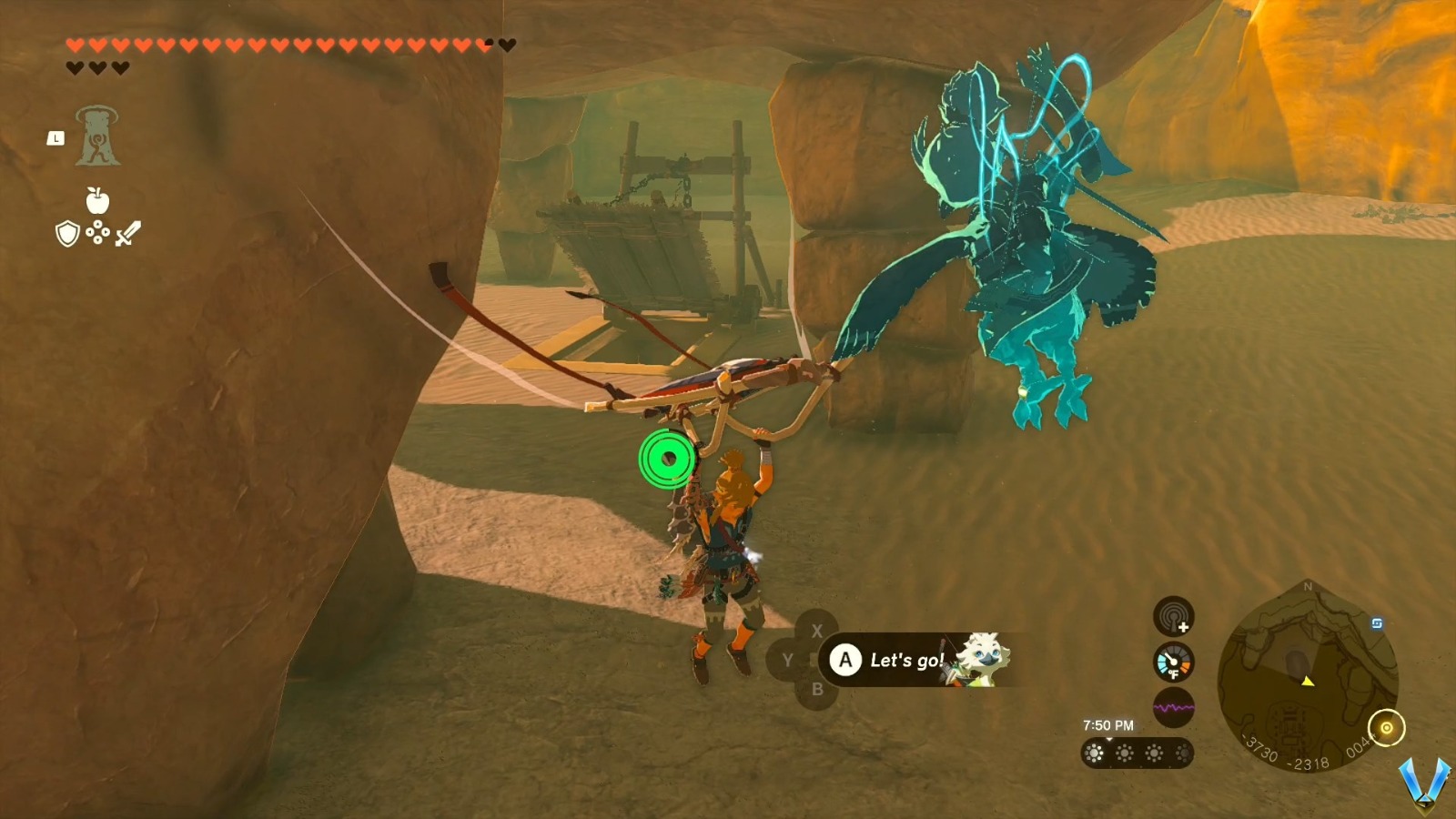This screenshot has width=1456, height=819.
Task: Adjust the Fahrenheit temperature gauge
Action: click(x=1172, y=662)
